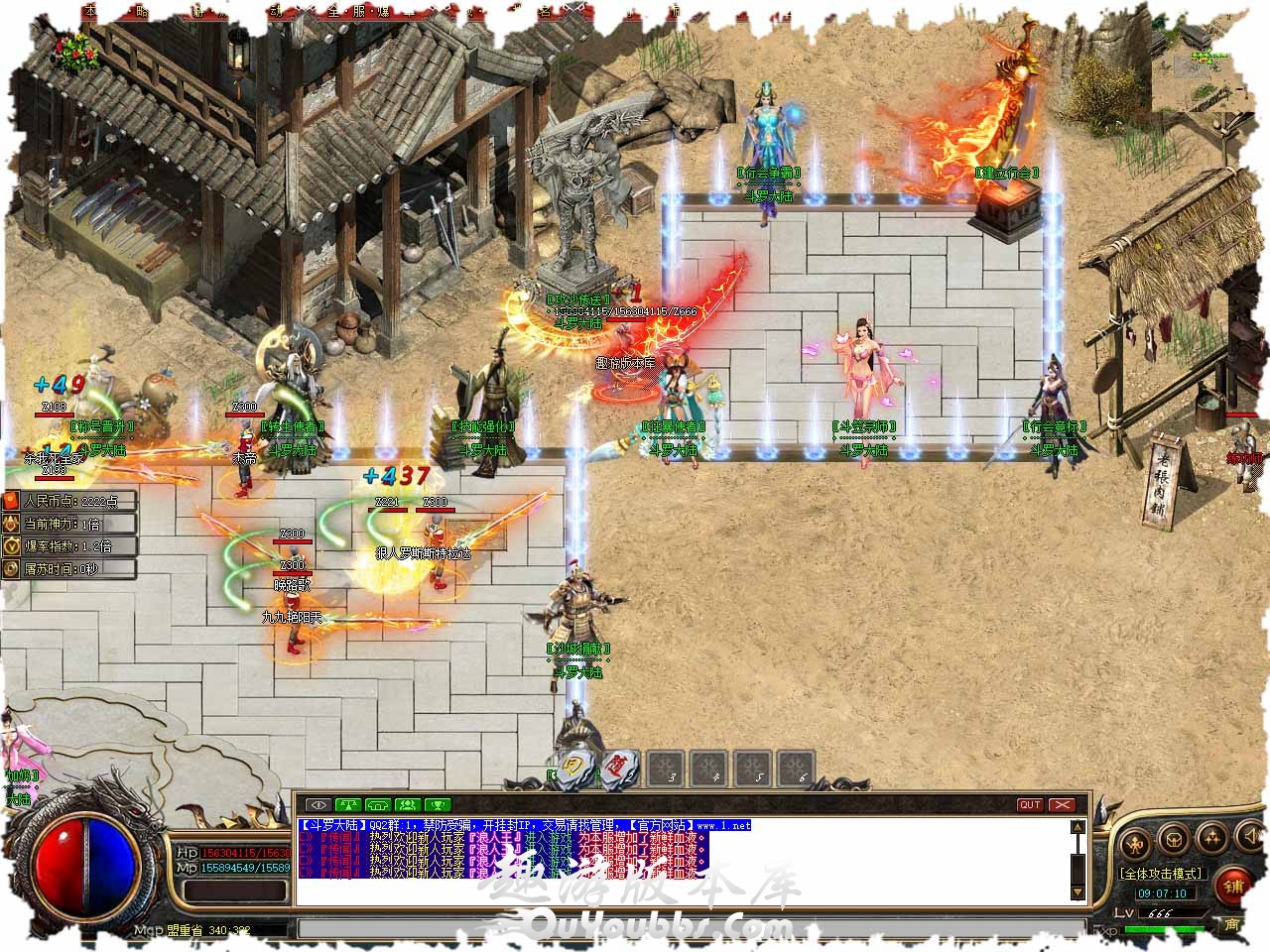Click the chat message input bar
This screenshot has height=952, width=1270.
tap(685, 929)
